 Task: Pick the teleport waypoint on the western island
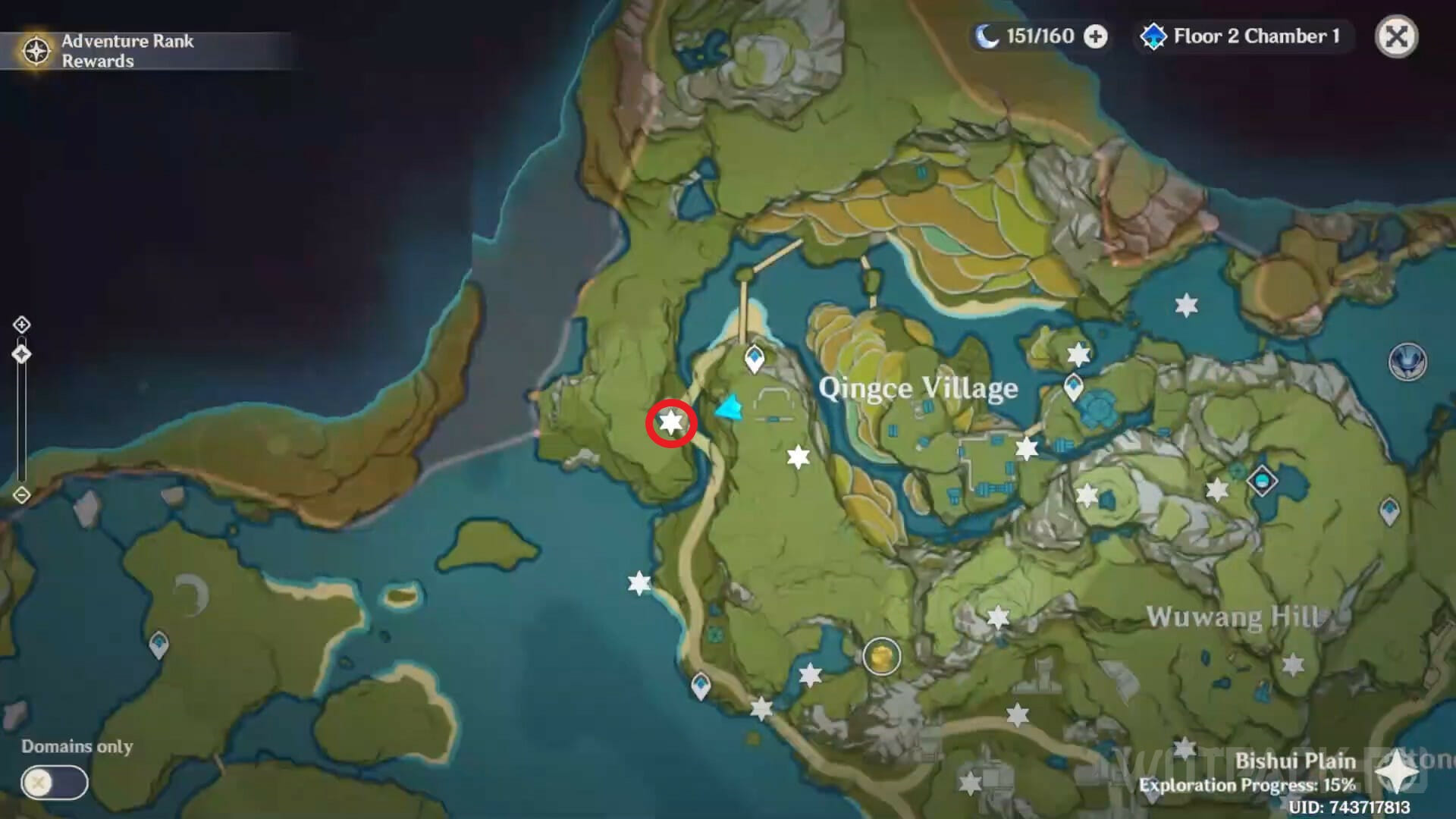click(158, 645)
